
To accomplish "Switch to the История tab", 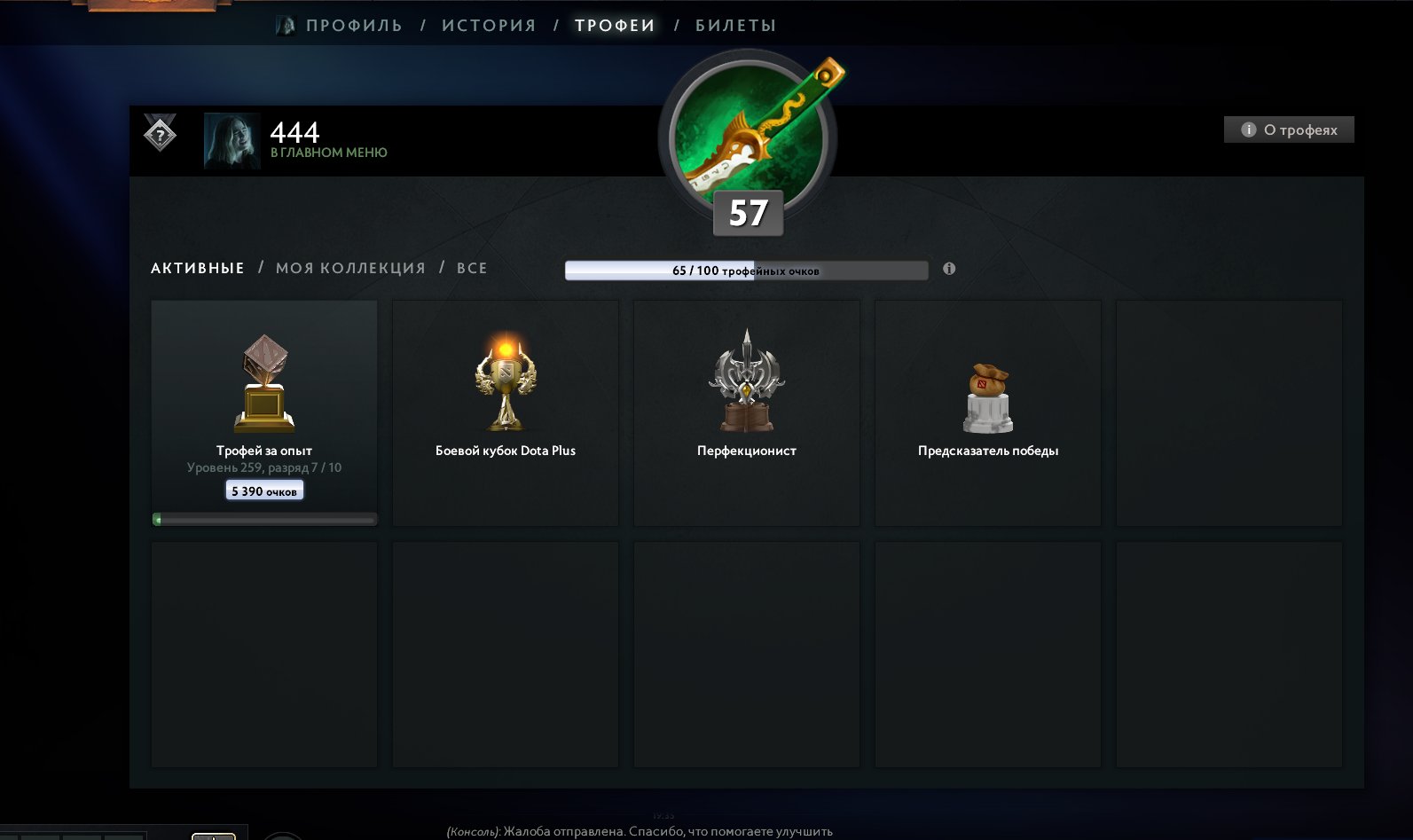I will 489,26.
